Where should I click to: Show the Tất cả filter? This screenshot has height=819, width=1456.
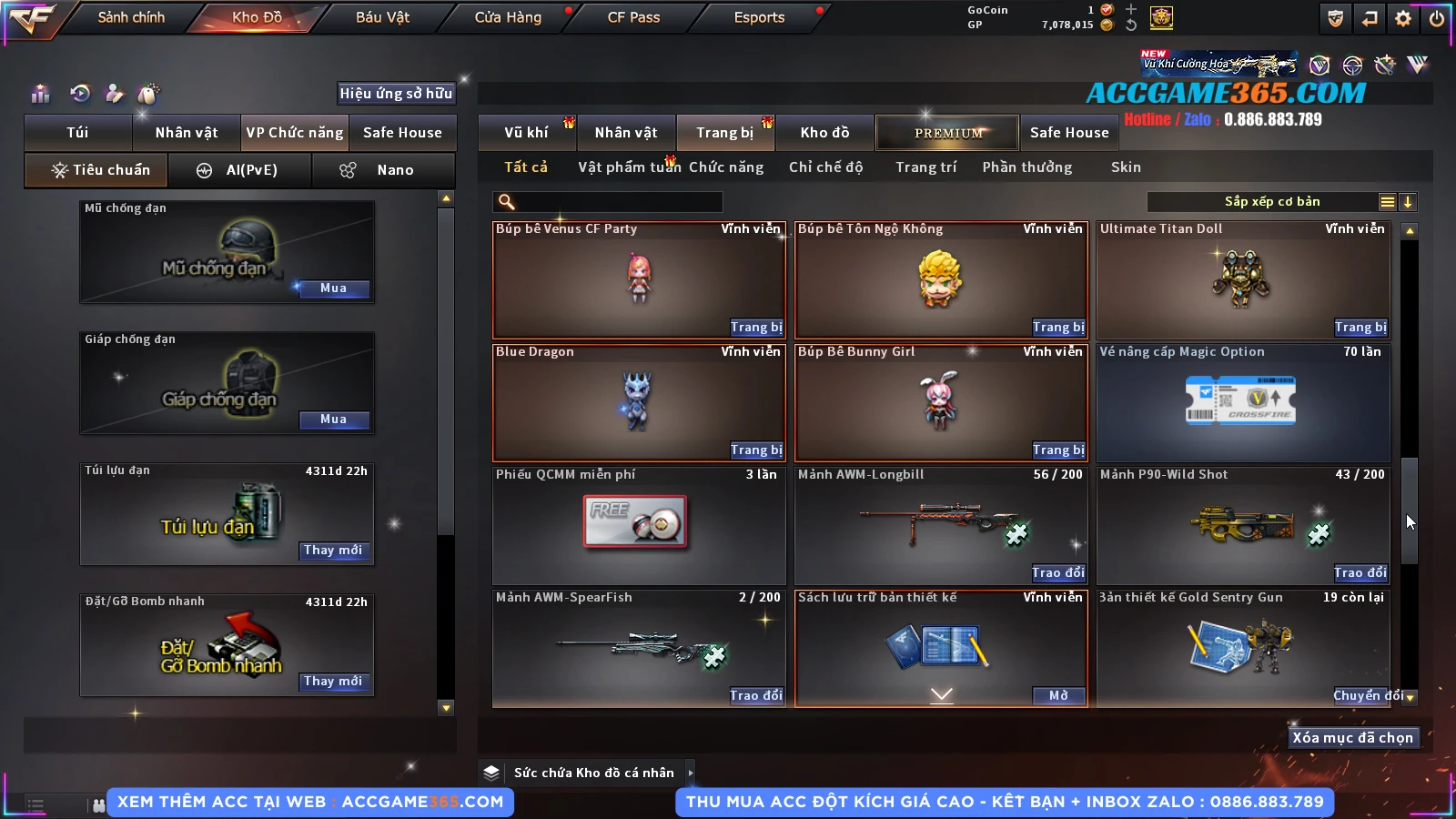click(526, 167)
